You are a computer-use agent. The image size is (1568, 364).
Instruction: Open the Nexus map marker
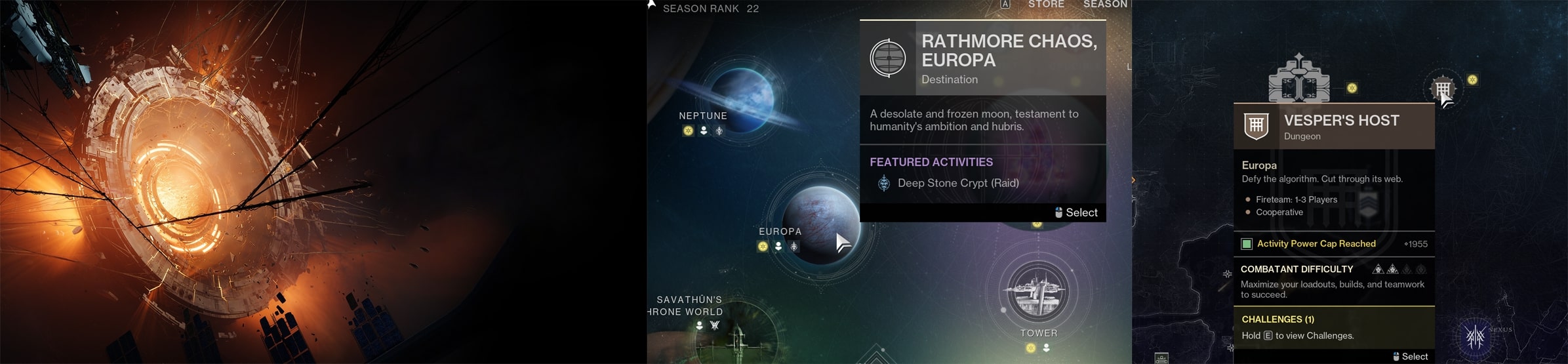click(x=1476, y=337)
